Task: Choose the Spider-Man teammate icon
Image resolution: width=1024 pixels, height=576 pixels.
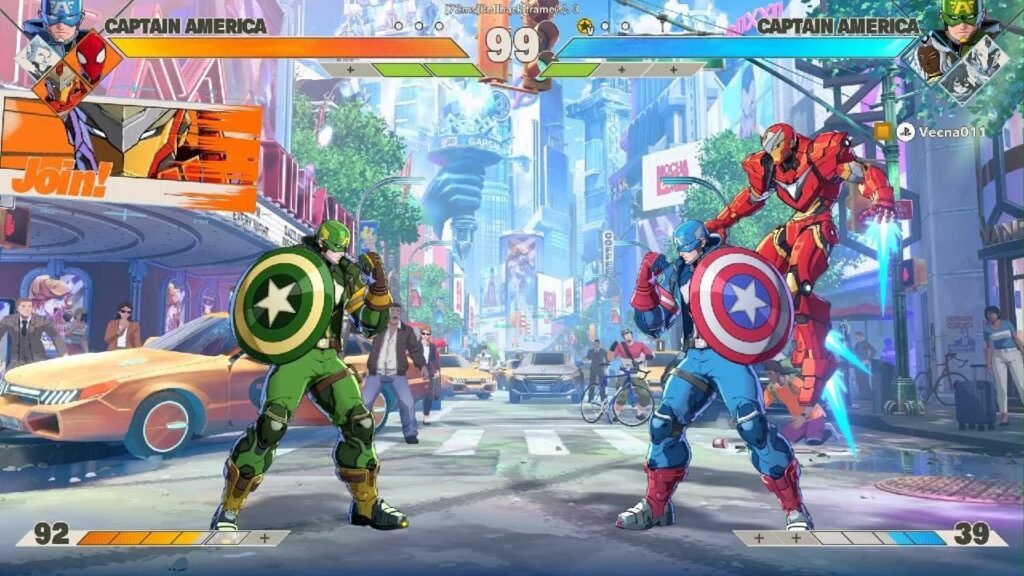Action: [90, 53]
